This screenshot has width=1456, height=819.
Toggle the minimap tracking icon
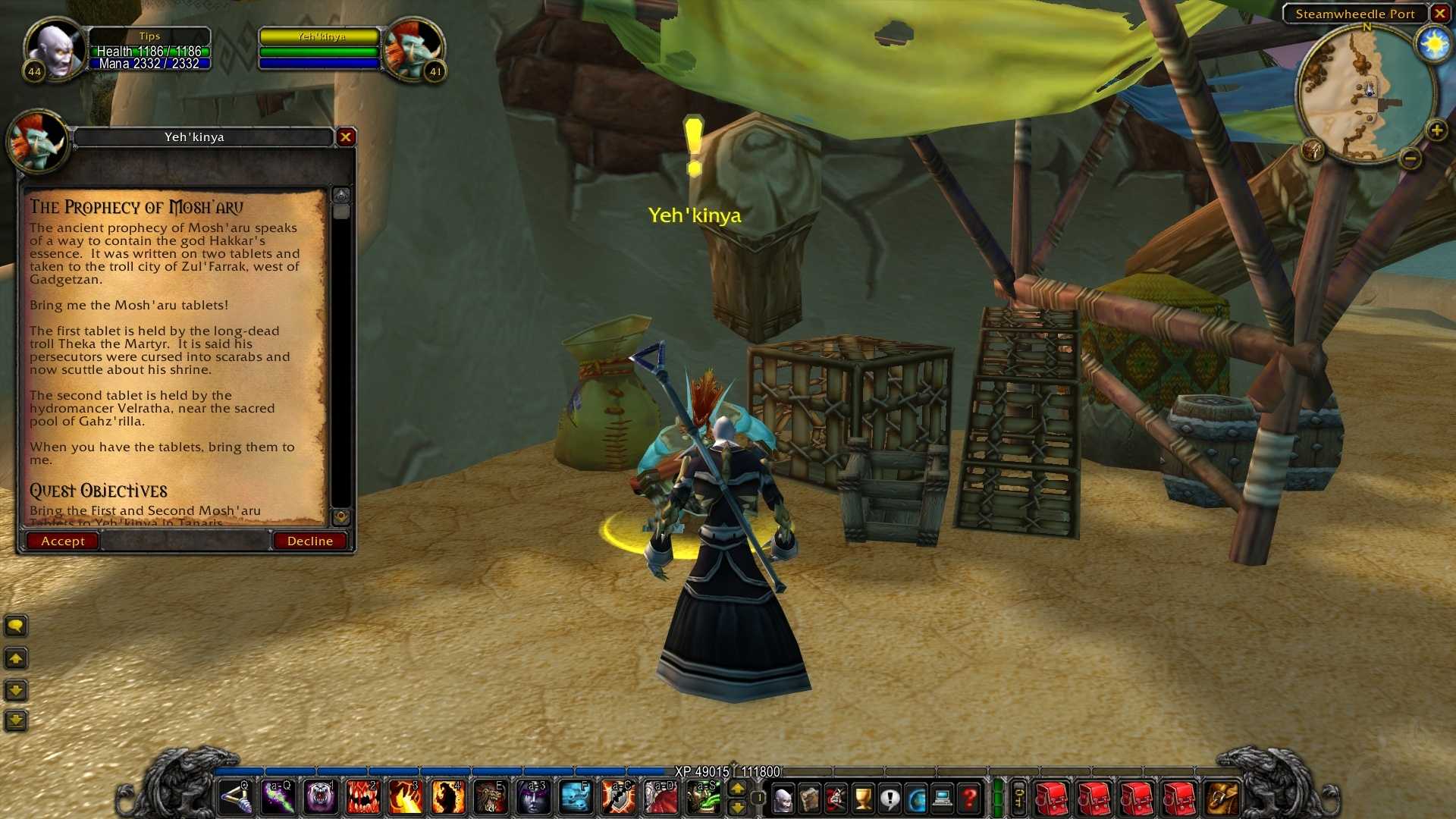pos(1312,149)
